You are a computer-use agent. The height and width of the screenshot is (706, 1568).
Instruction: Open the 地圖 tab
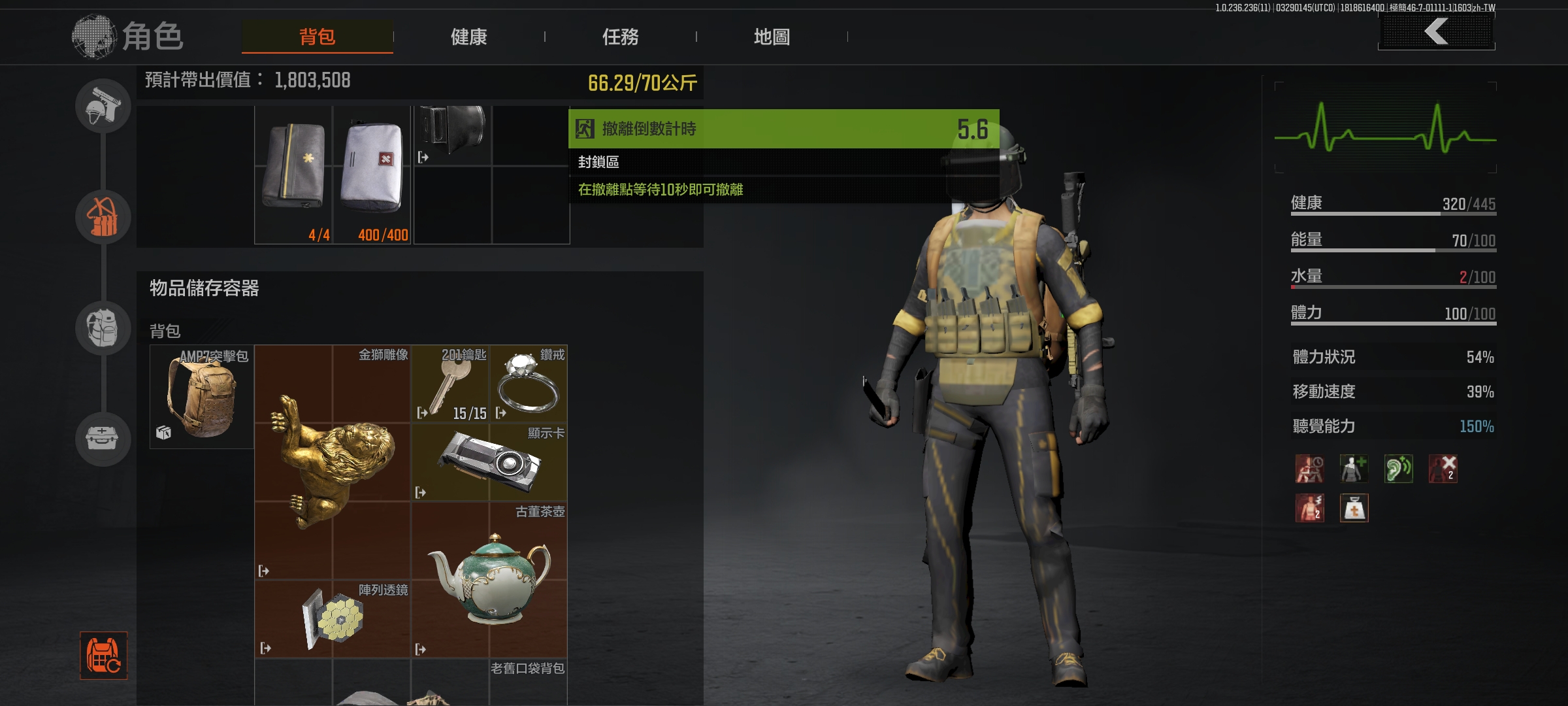772,37
